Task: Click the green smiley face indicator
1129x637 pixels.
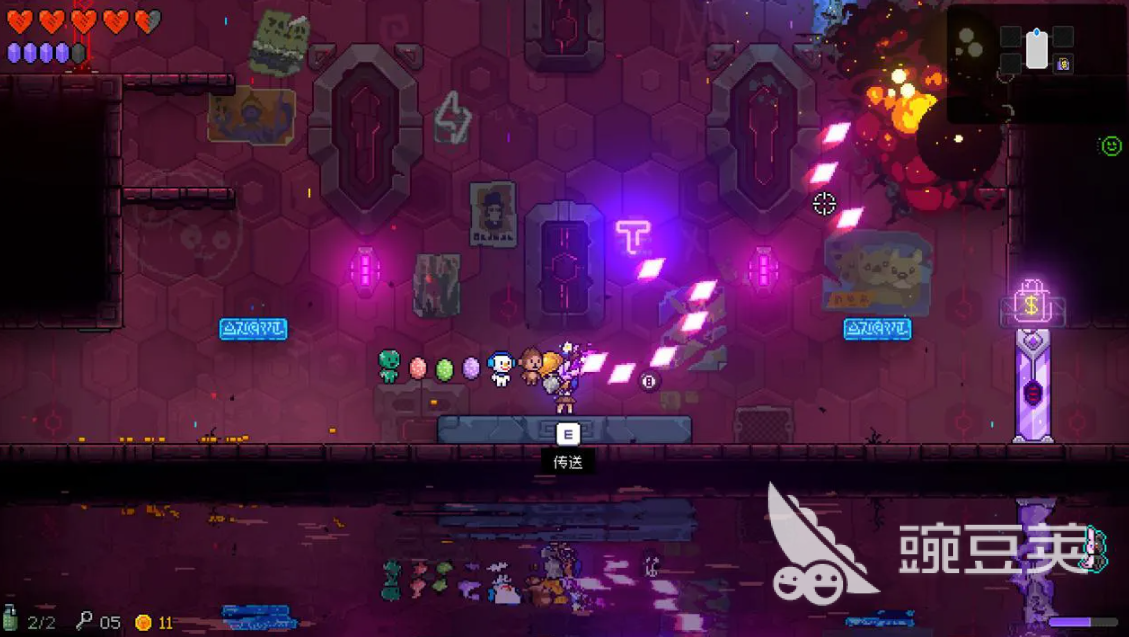Action: [1110, 146]
